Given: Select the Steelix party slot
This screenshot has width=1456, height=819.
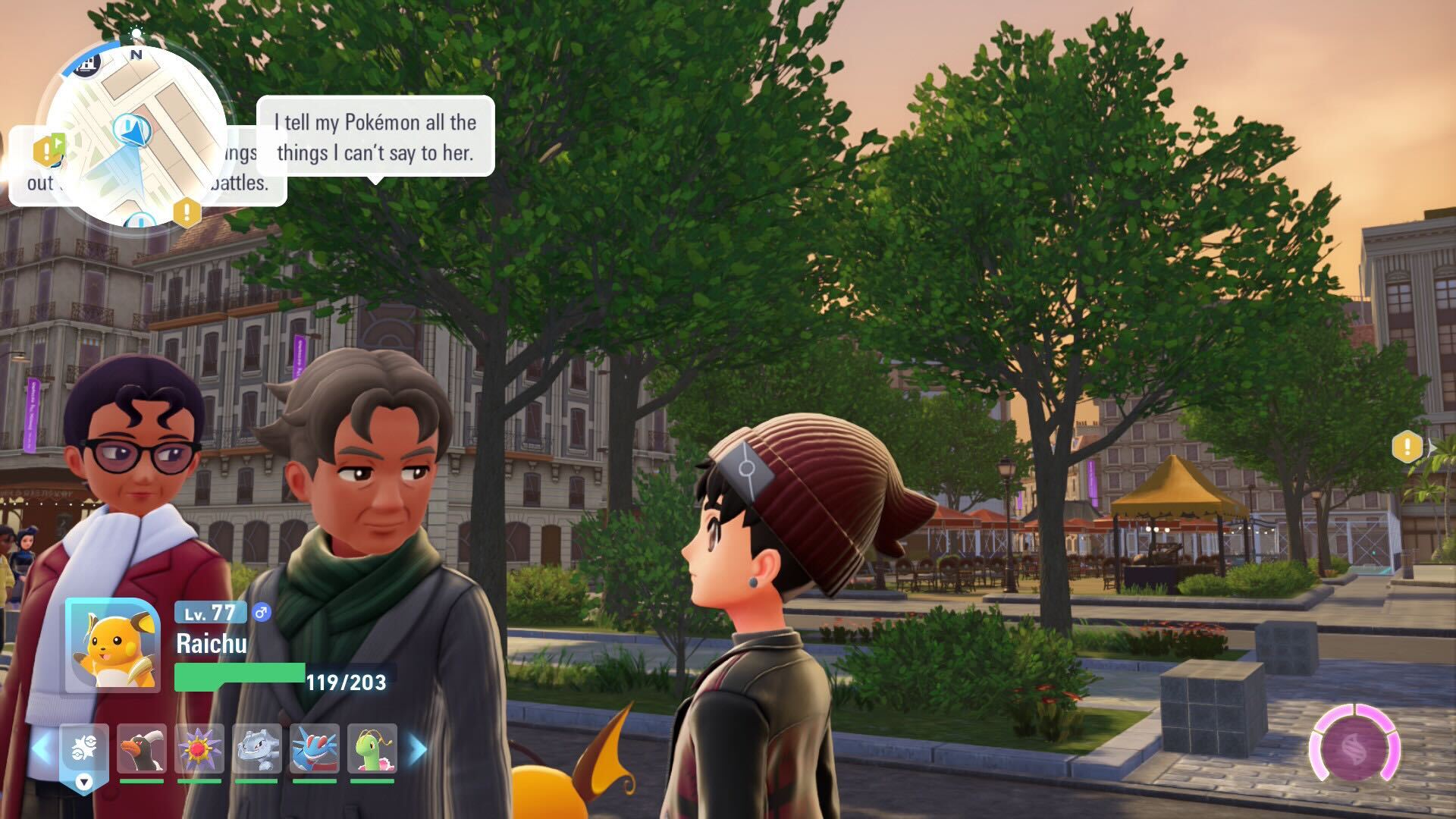Looking at the screenshot, I should [257, 749].
